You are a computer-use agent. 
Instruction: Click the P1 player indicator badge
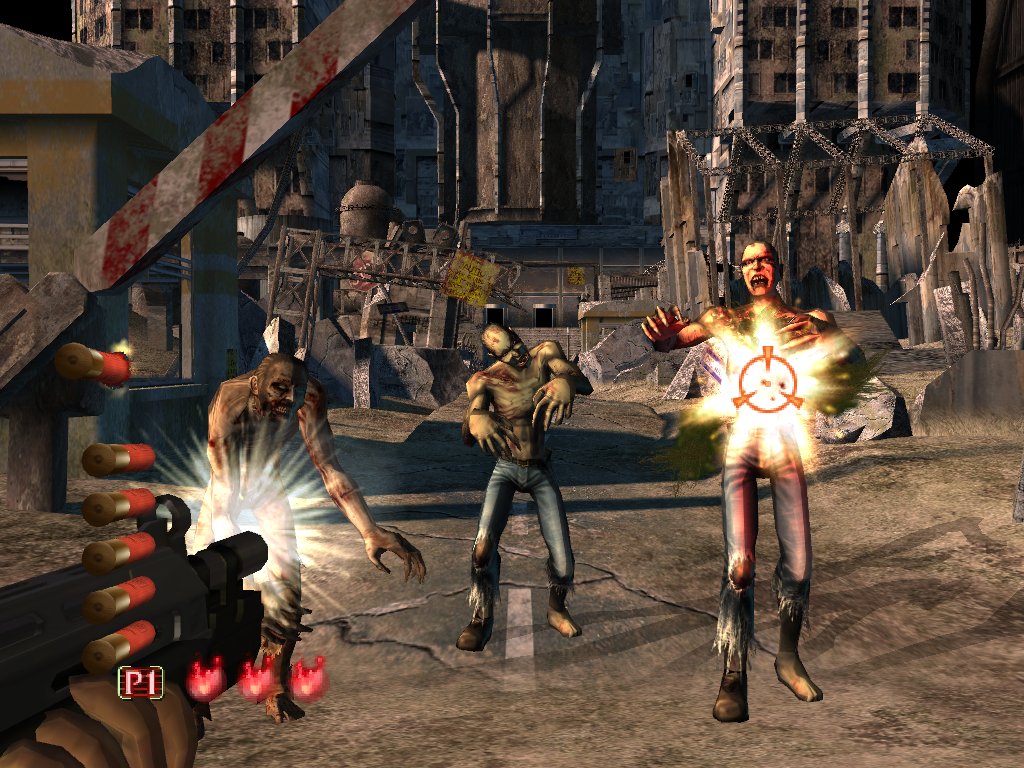(141, 683)
